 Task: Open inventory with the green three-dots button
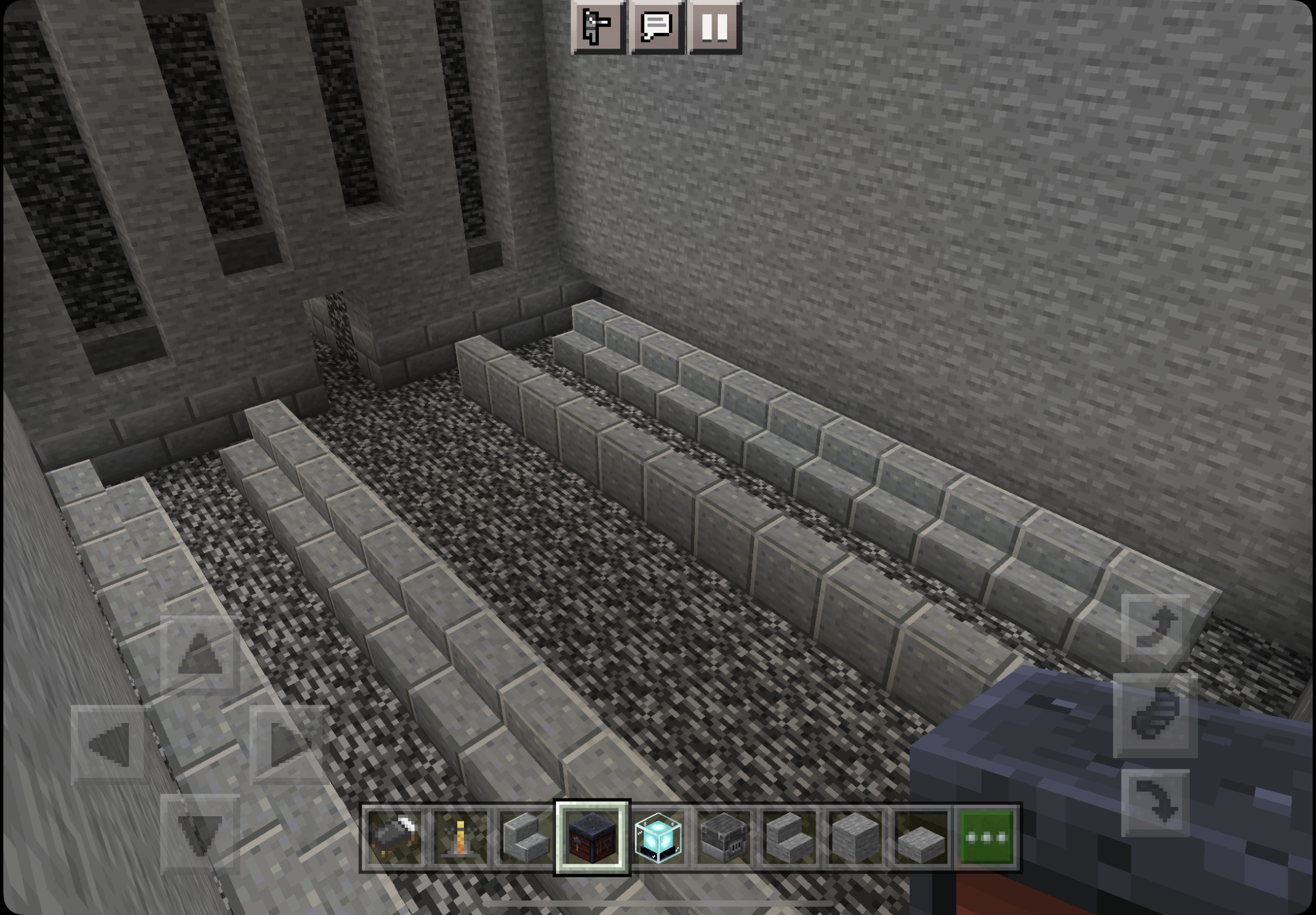986,837
